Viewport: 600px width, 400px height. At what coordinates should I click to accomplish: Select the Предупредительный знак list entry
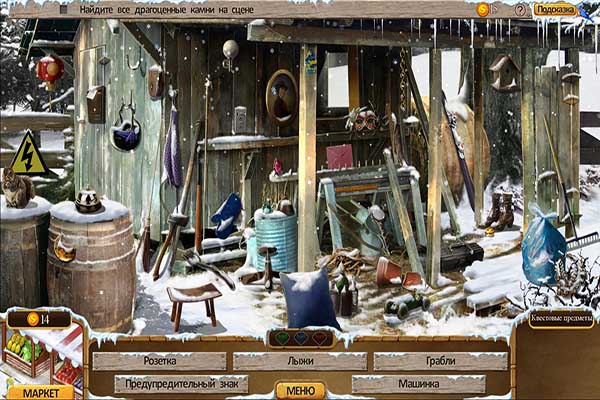pos(181,384)
